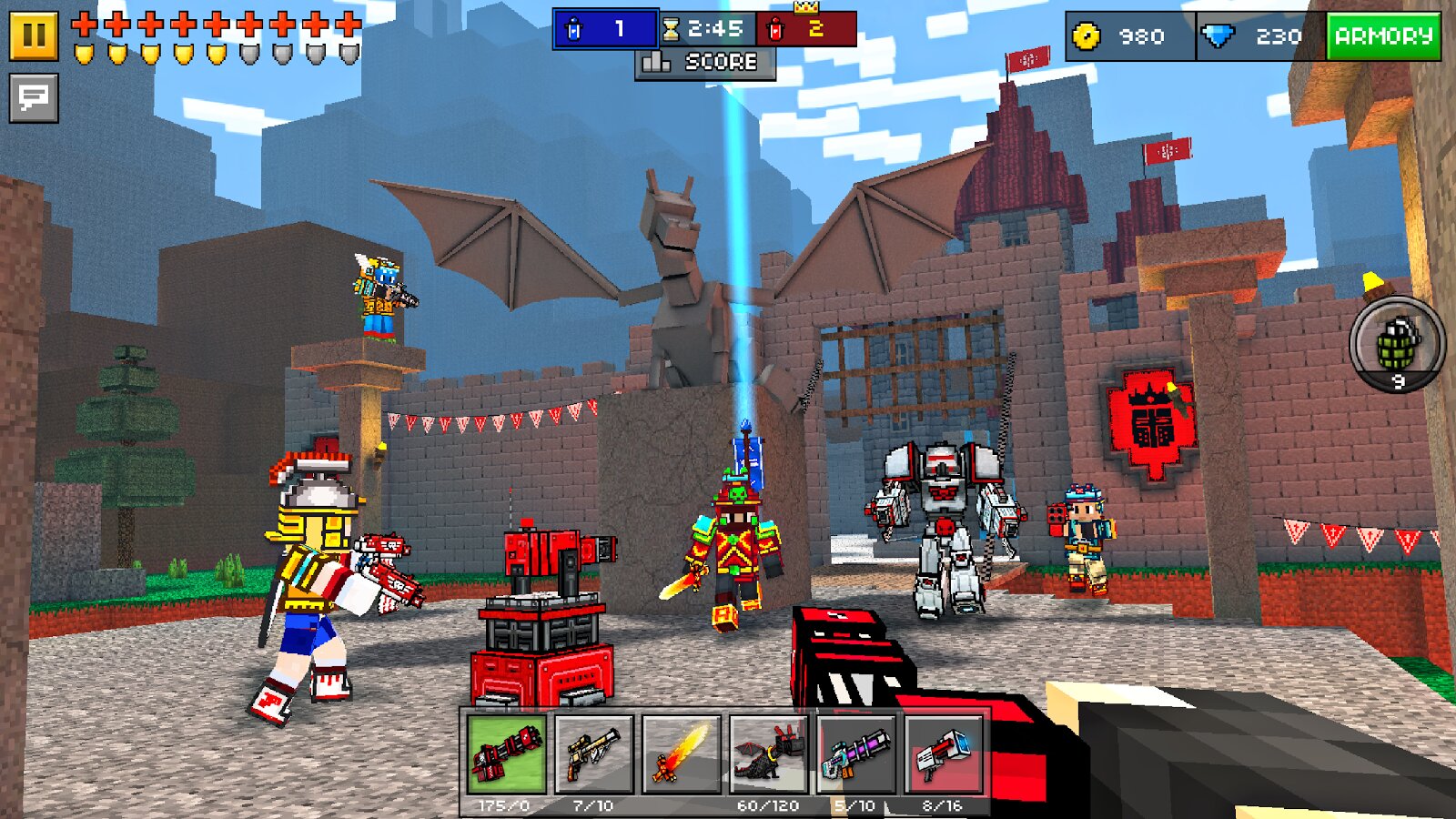
Task: Choose the black dragon weapon slot
Action: pyautogui.click(x=768, y=754)
